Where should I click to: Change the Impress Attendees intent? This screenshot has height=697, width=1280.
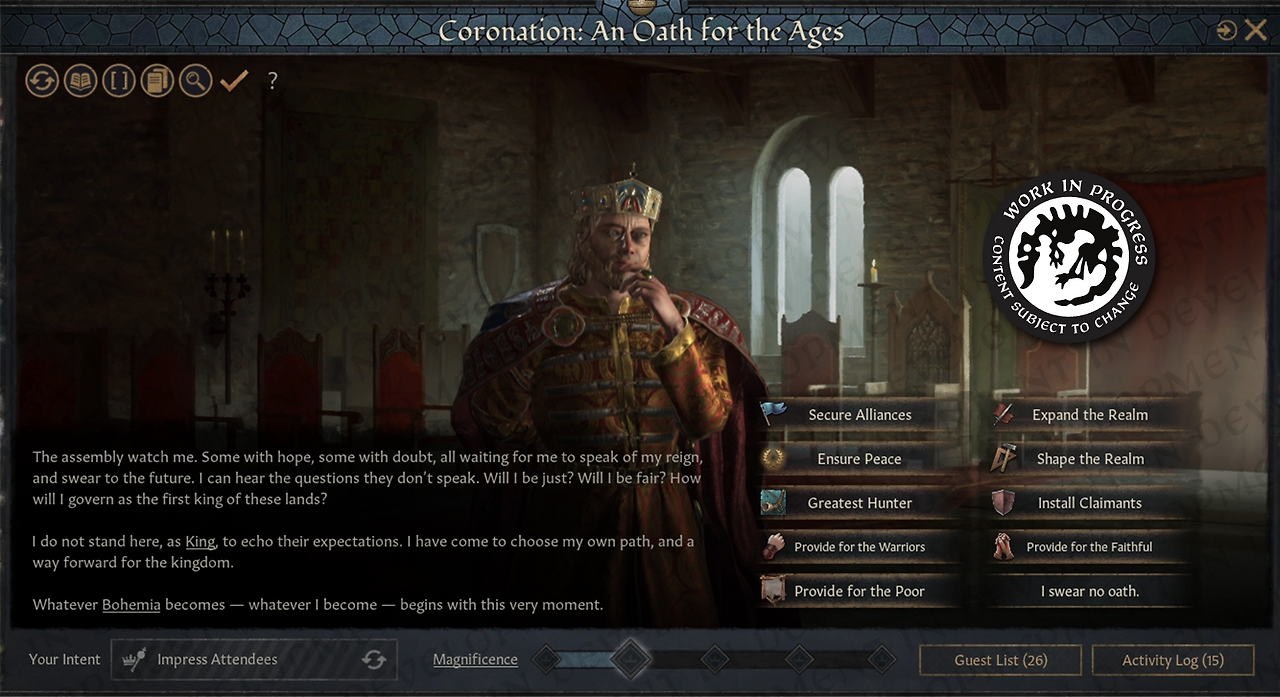pyautogui.click(x=374, y=660)
